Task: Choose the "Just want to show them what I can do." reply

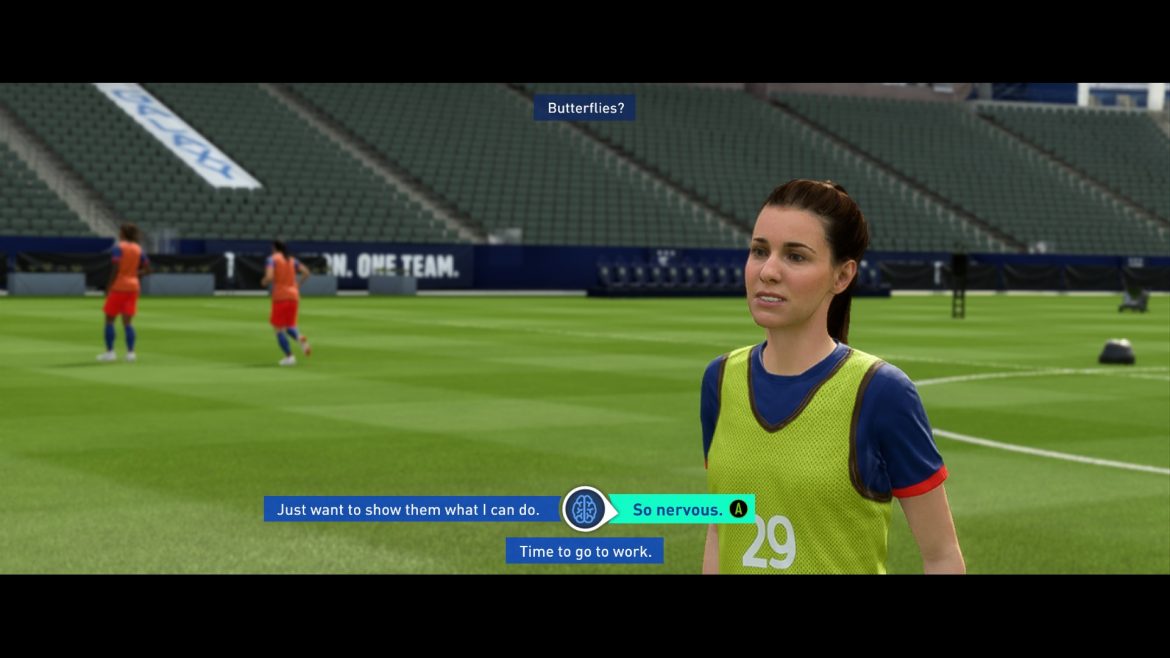Action: (x=408, y=510)
